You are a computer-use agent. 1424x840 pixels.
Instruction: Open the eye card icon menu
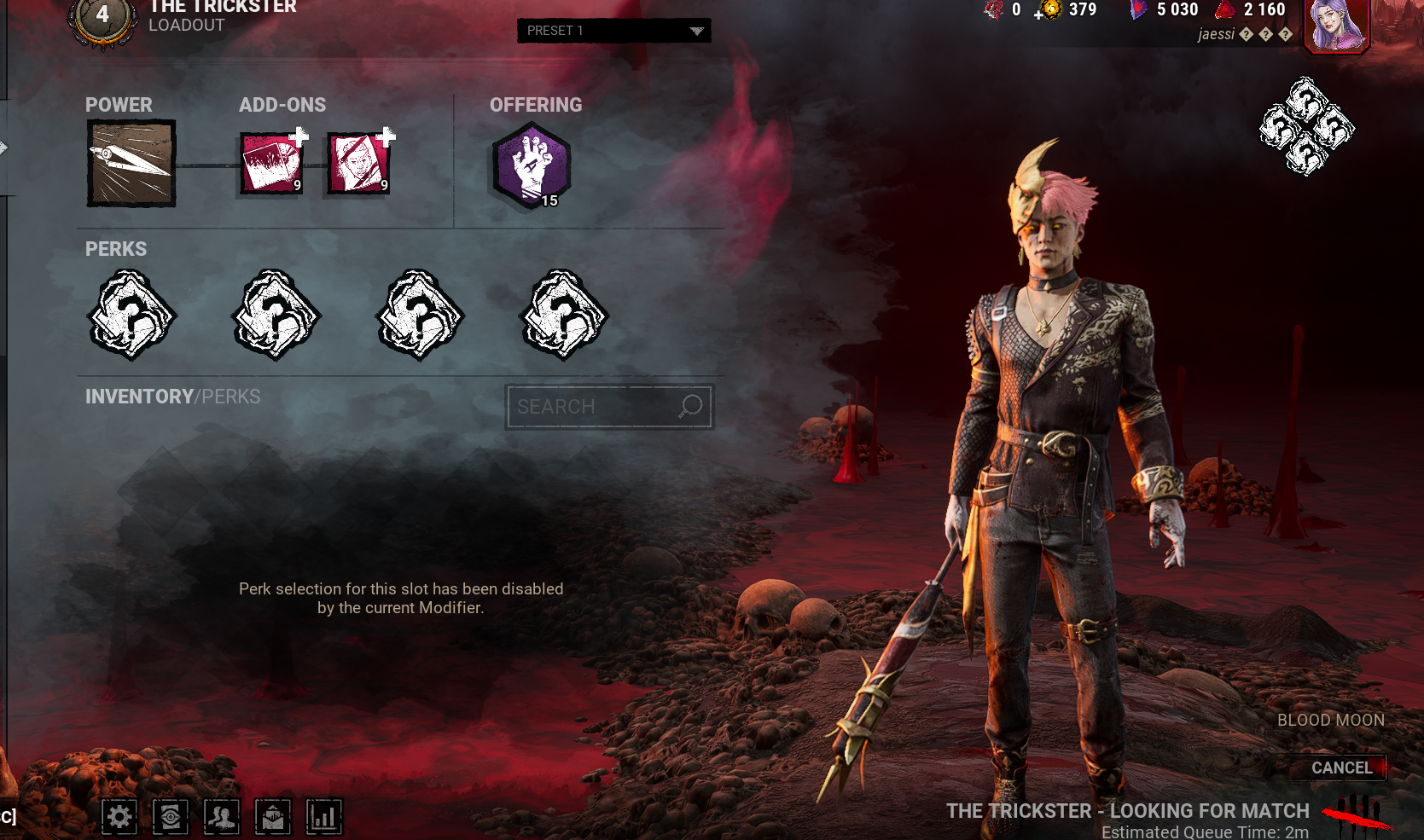click(171, 817)
